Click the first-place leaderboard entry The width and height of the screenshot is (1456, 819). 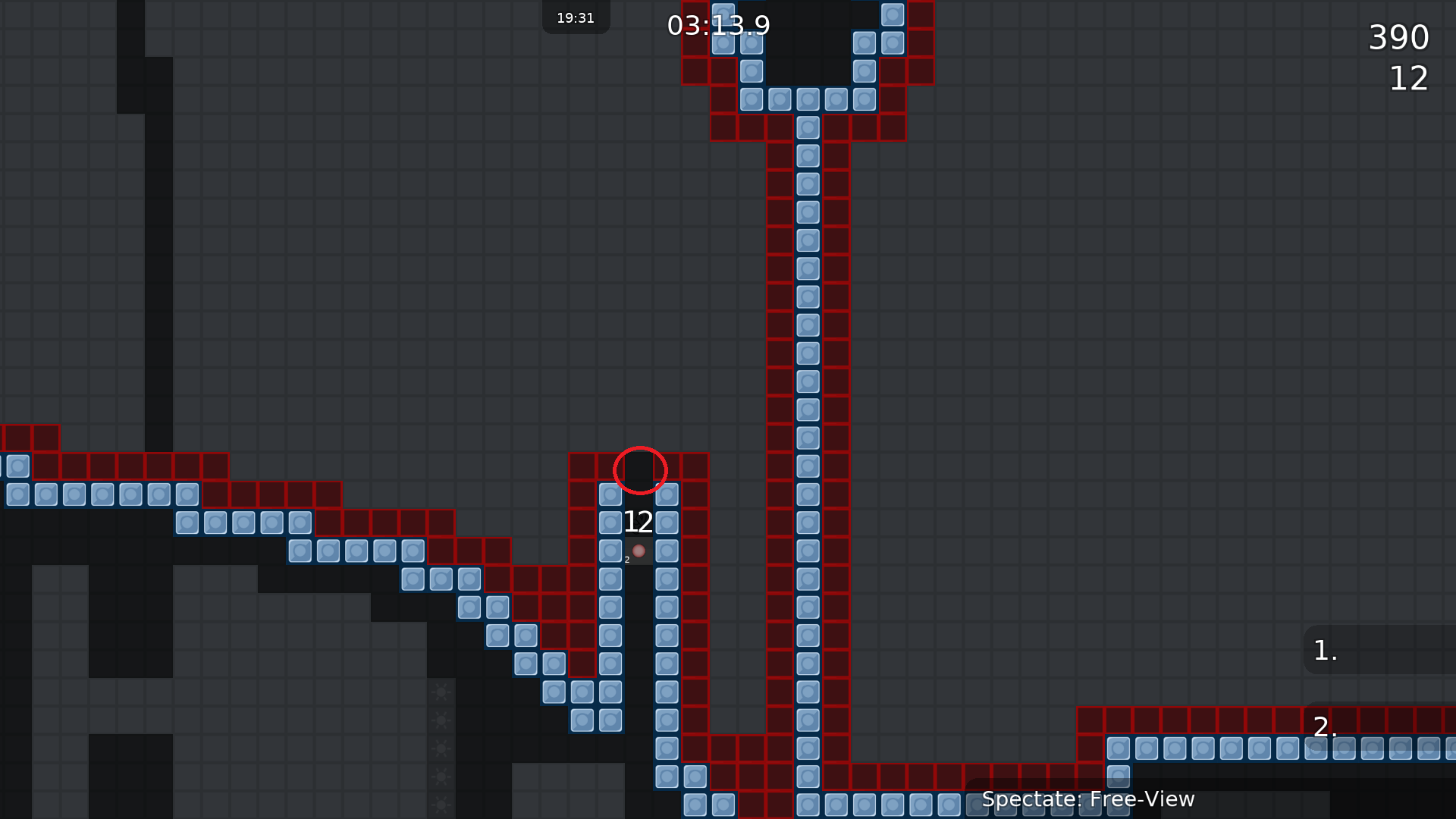tap(1323, 651)
